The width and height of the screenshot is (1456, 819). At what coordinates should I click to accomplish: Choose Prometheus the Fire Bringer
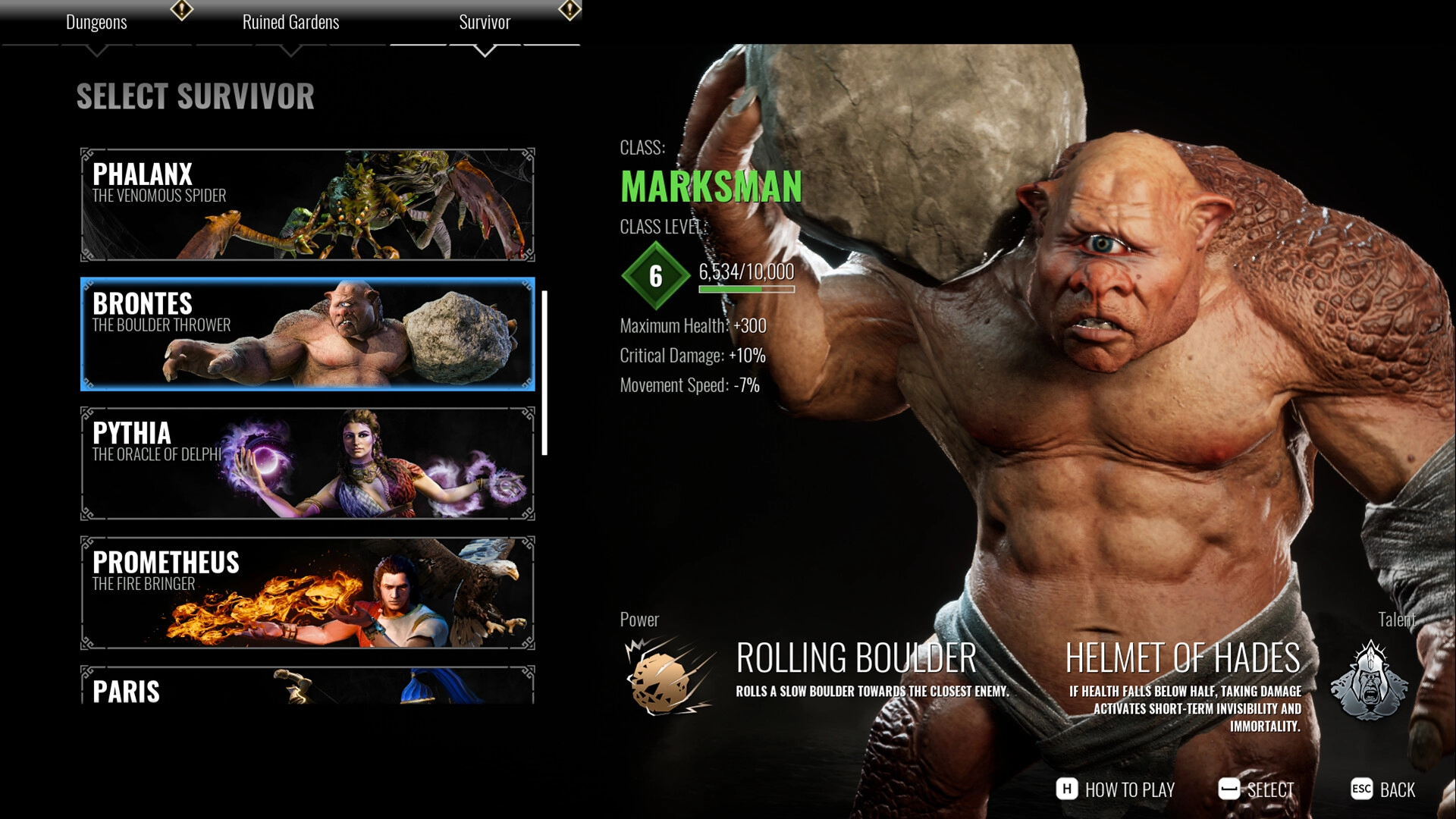pyautogui.click(x=307, y=593)
